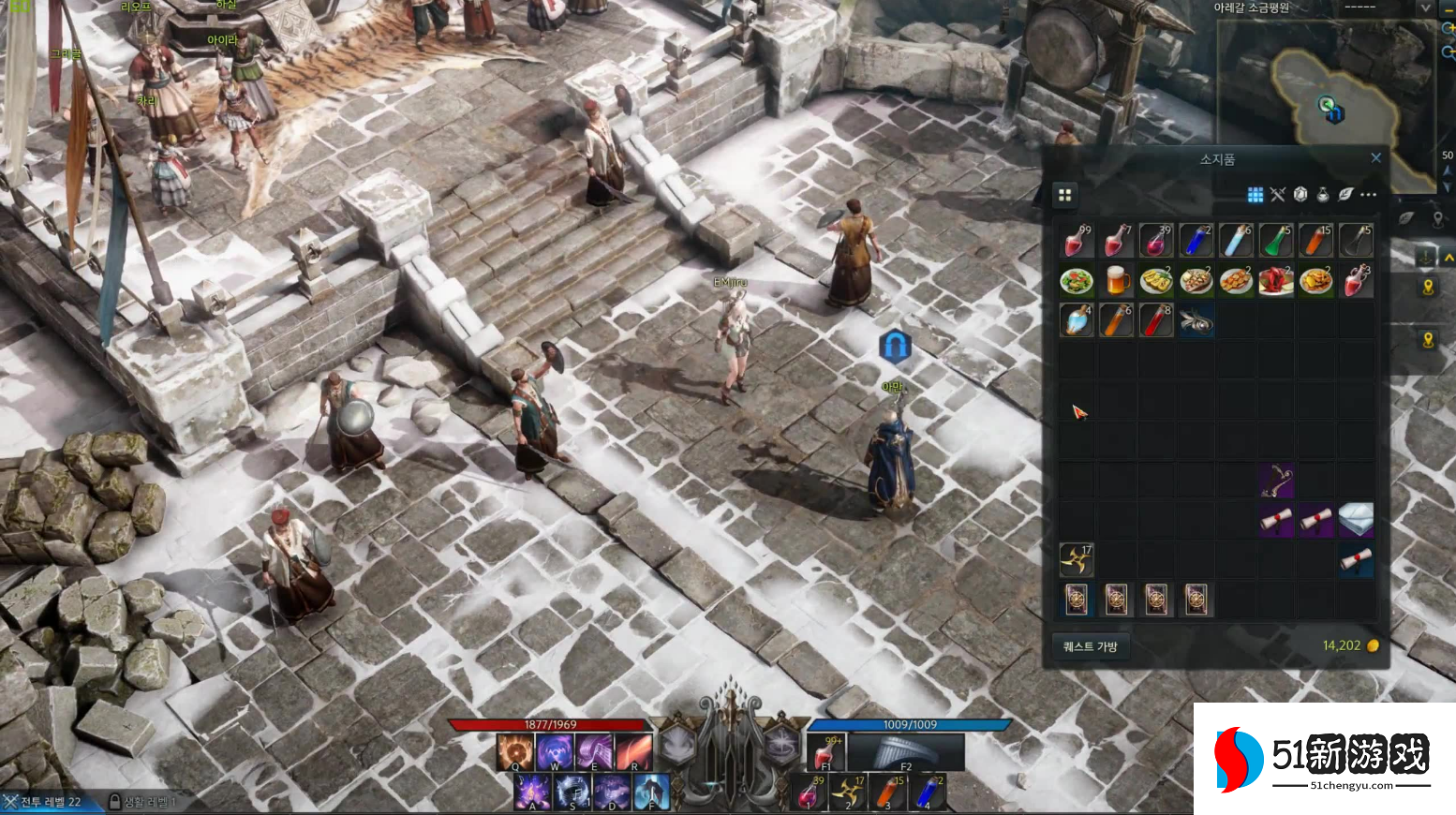Image resolution: width=1456 pixels, height=815 pixels.
Task: Show all items with grid filter tab
Action: pos(1255,195)
